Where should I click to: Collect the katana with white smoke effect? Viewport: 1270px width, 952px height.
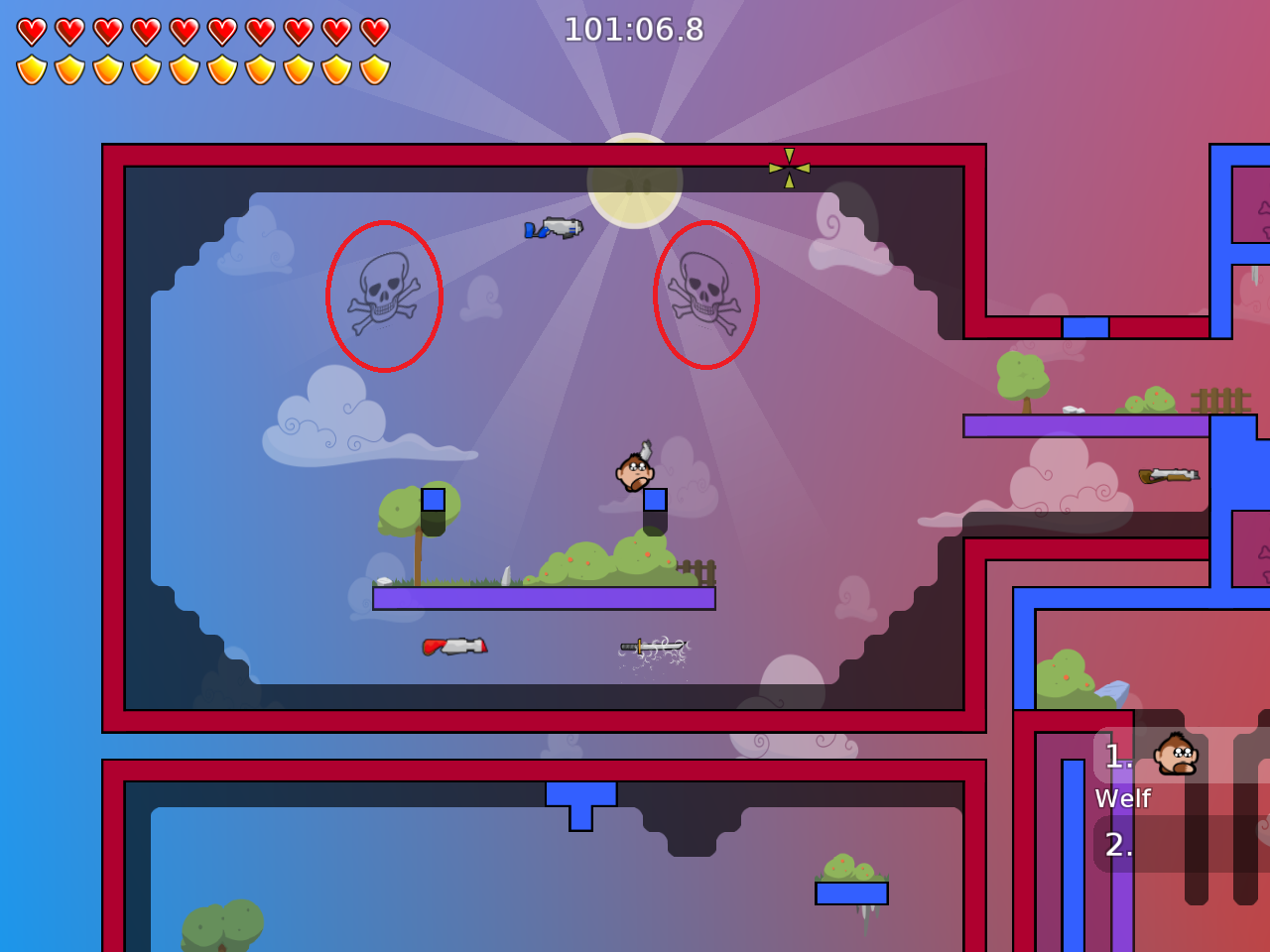(653, 646)
